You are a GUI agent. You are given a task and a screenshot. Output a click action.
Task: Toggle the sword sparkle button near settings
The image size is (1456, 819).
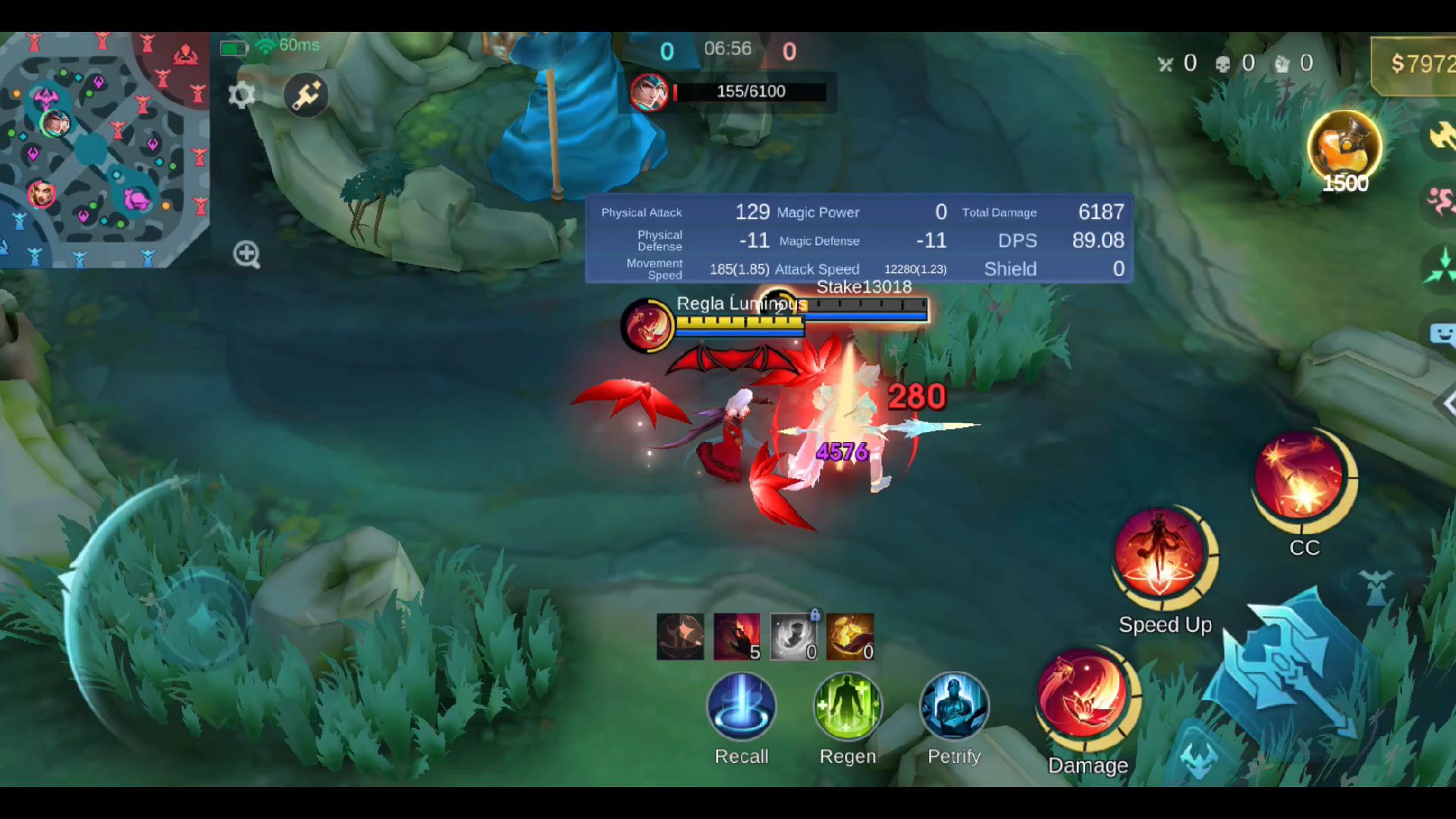(306, 96)
